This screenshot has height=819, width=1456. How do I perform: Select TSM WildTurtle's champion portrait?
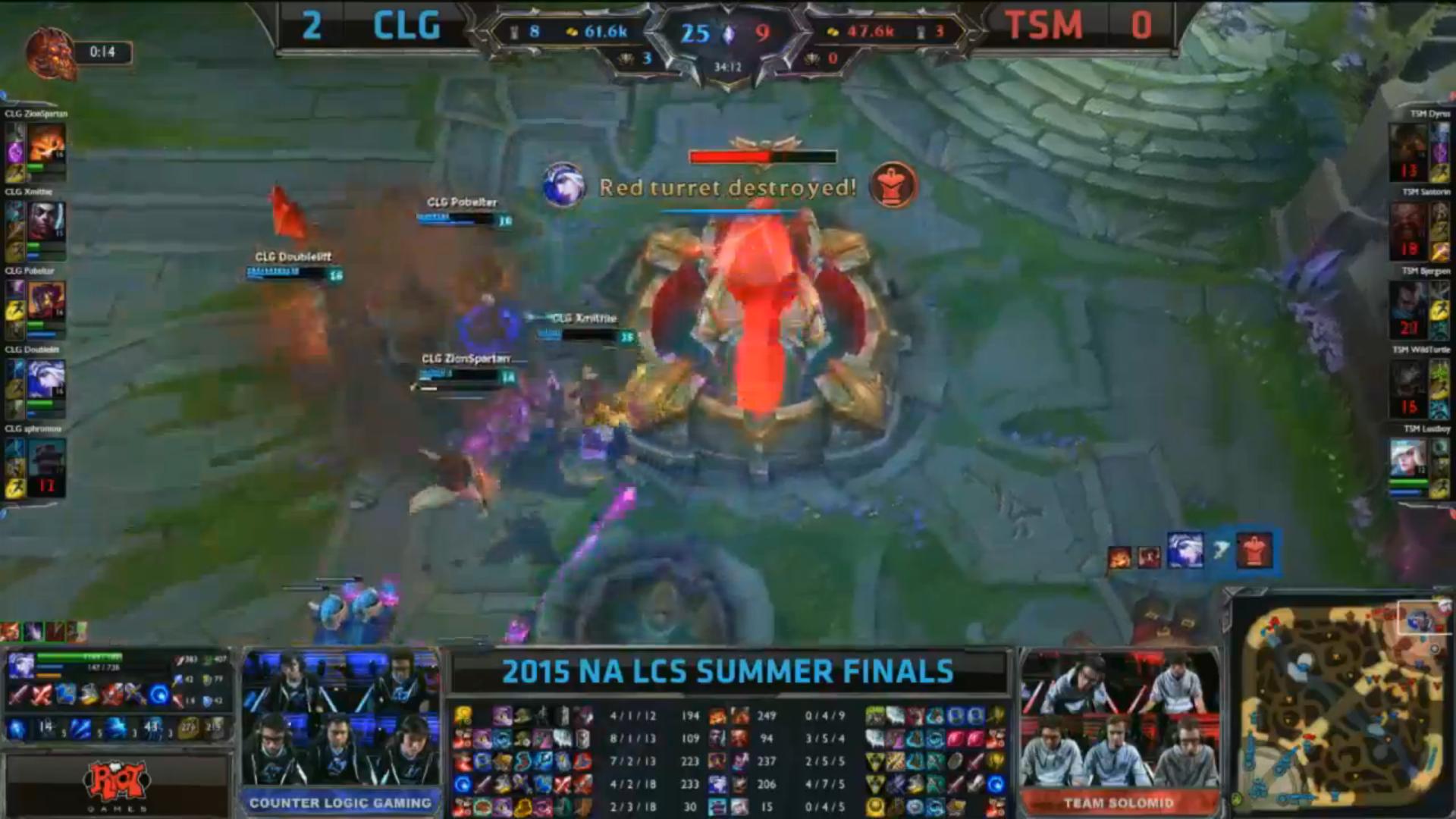(1408, 380)
